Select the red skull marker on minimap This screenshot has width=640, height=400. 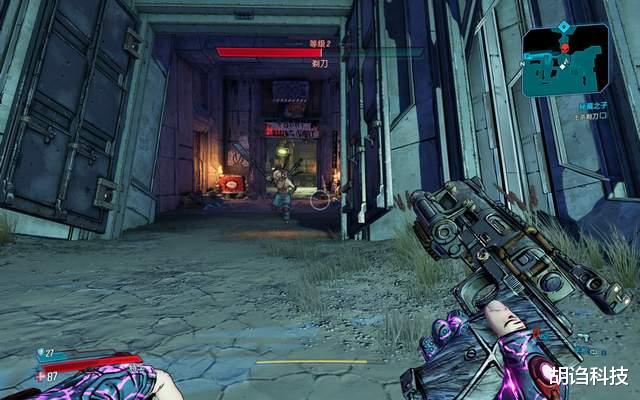(x=563, y=48)
